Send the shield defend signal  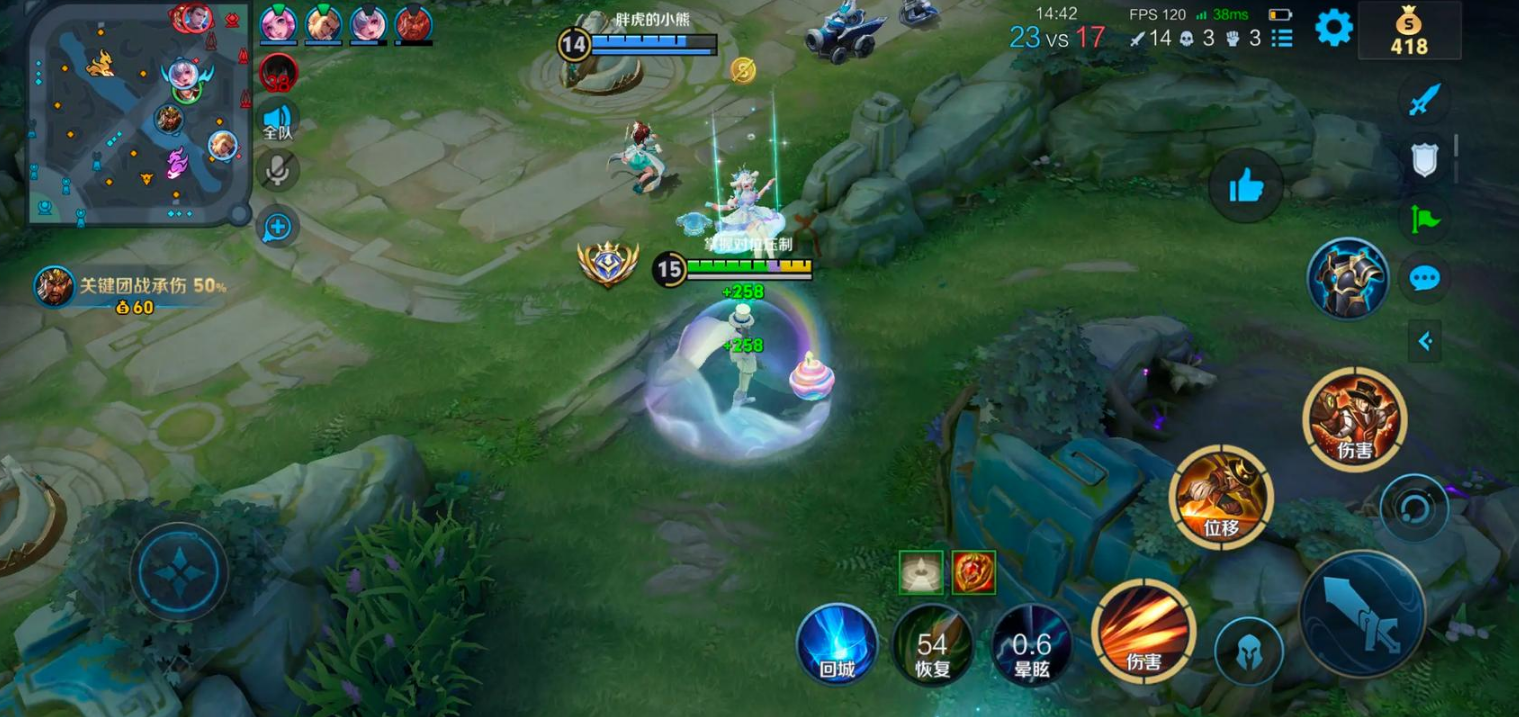click(1424, 160)
